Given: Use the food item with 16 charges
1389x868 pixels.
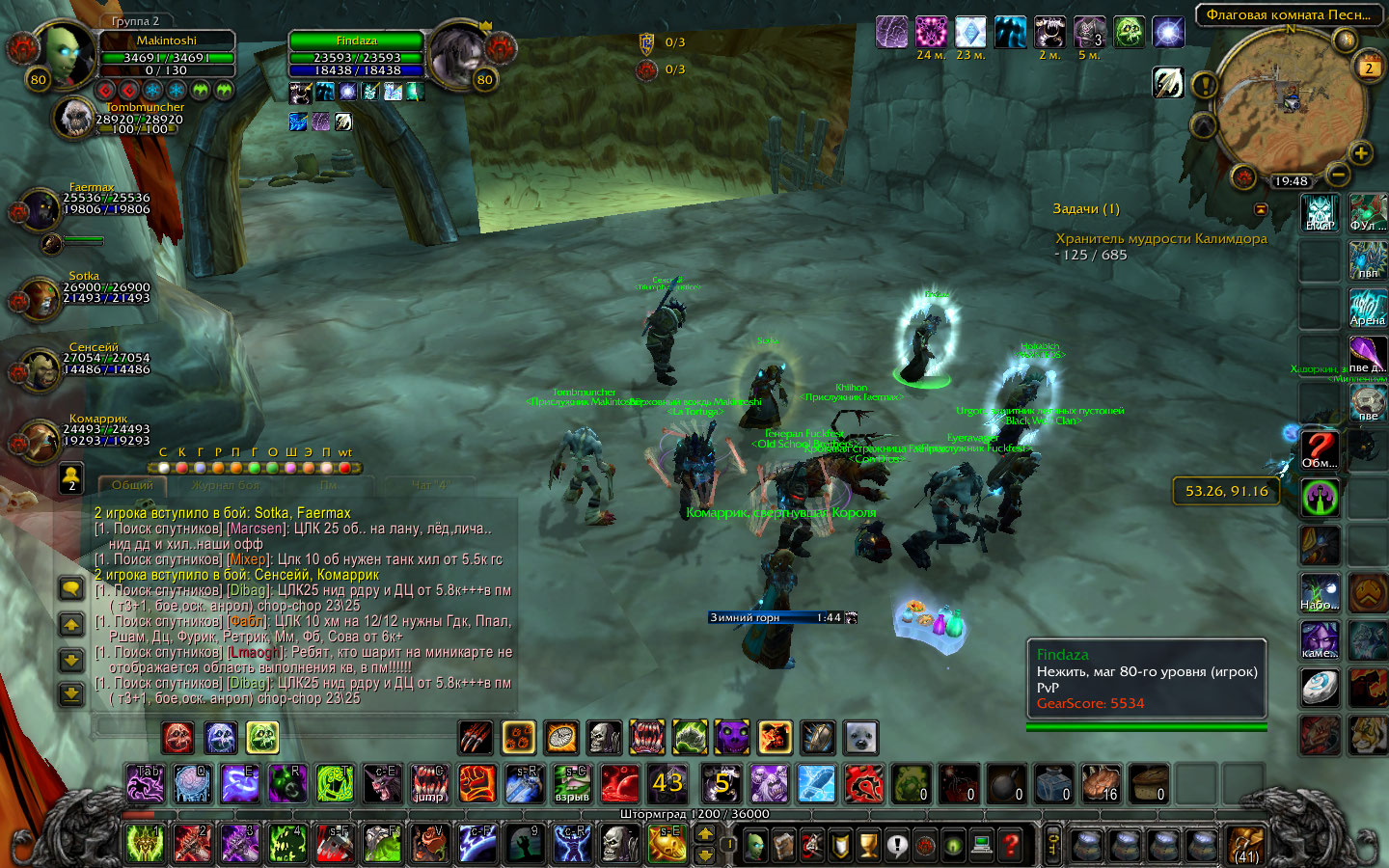Looking at the screenshot, I should click(1101, 783).
